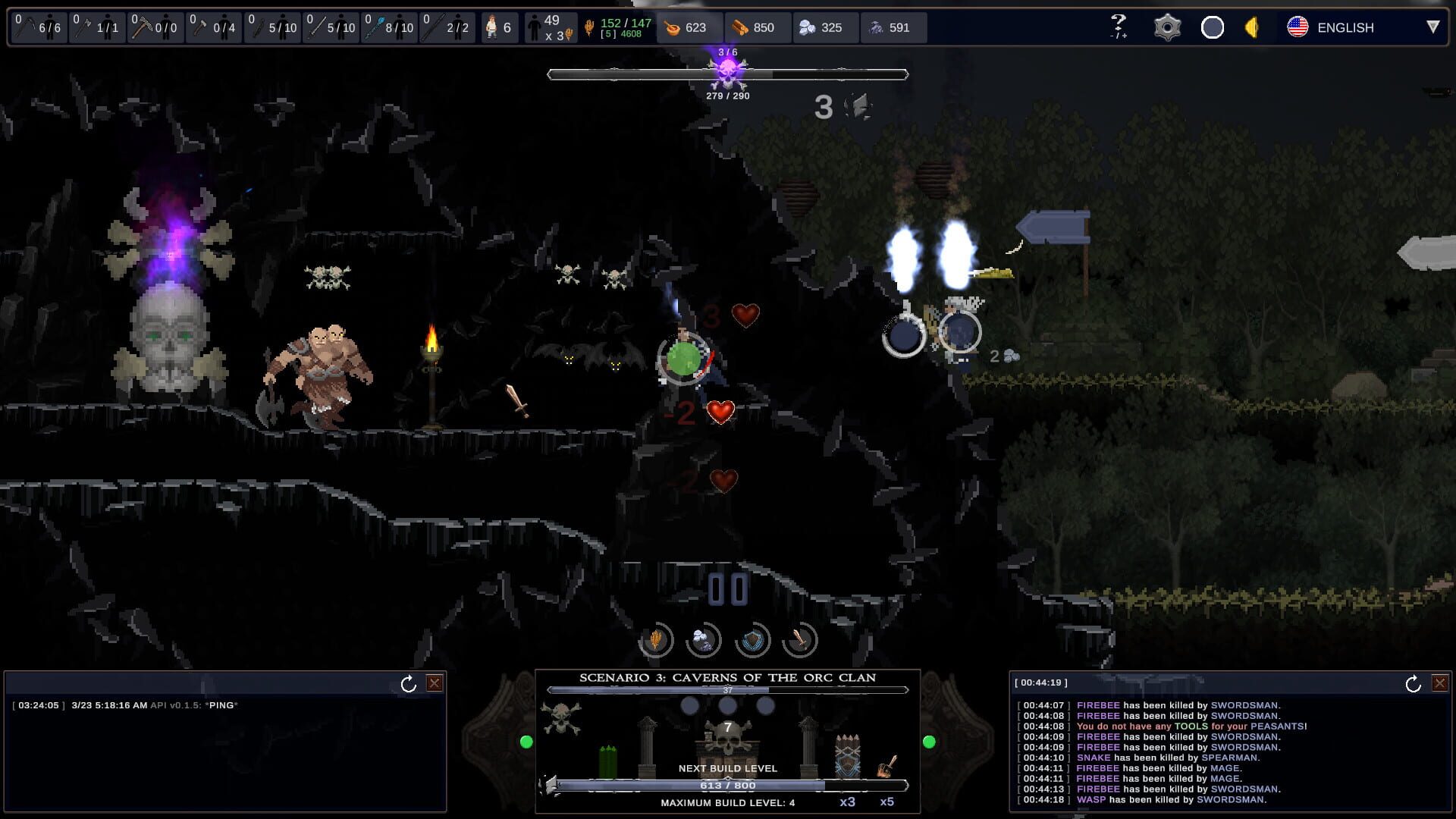Click the NEXT BUILD LEVEL progress bar
This screenshot has width=1456, height=819.
728,786
